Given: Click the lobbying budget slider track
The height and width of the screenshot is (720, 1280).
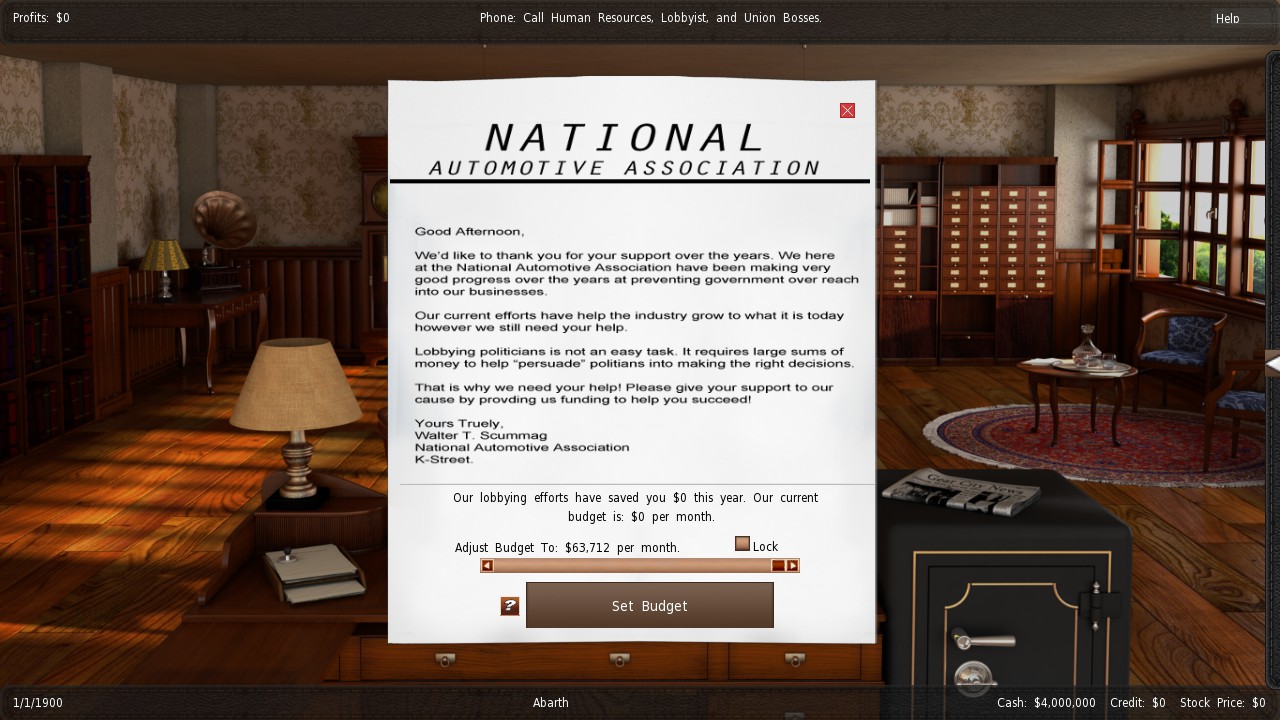Looking at the screenshot, I should [630, 566].
